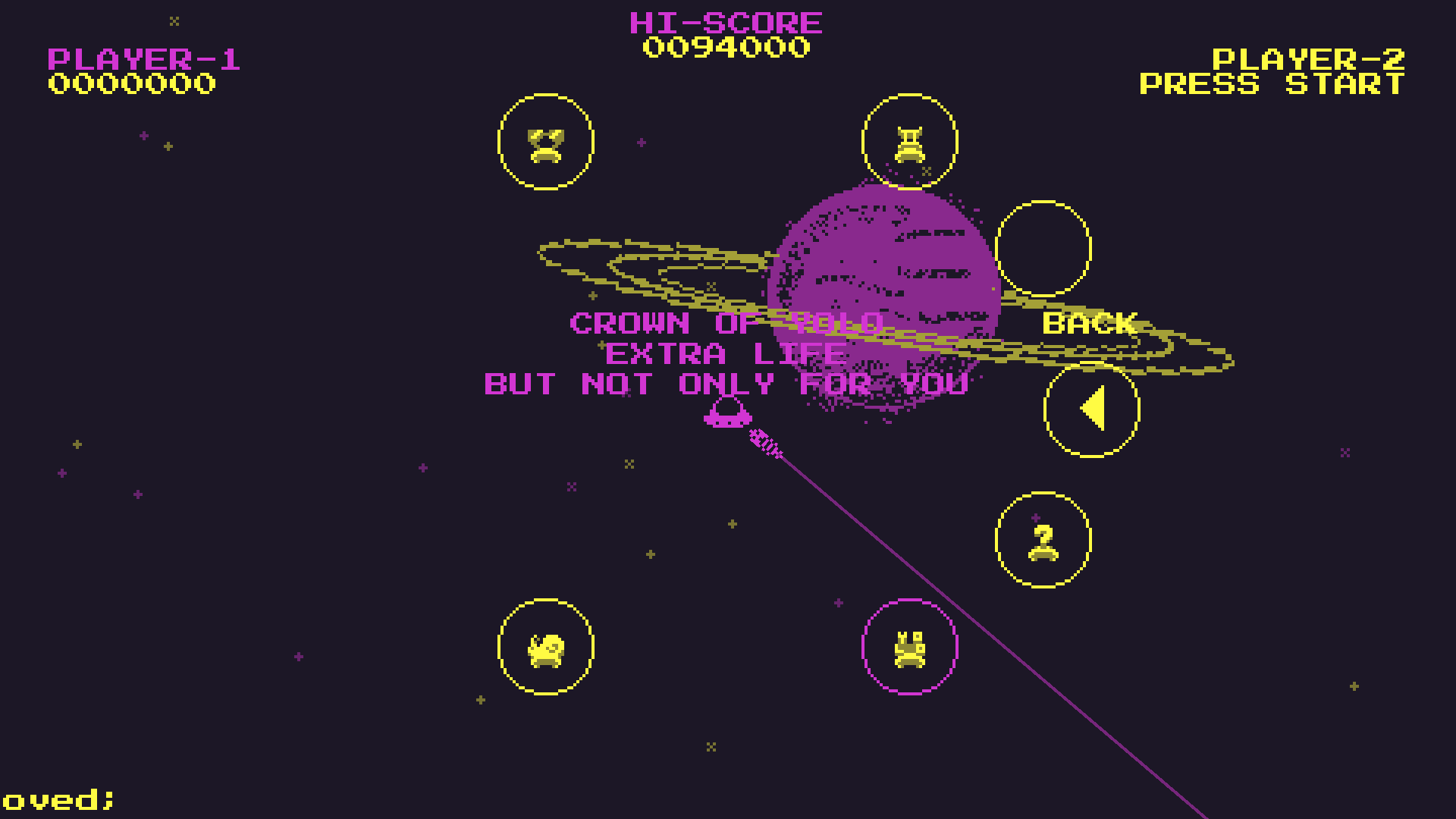Click PRESS START for Player 2
The height and width of the screenshot is (819, 1456).
(1271, 83)
